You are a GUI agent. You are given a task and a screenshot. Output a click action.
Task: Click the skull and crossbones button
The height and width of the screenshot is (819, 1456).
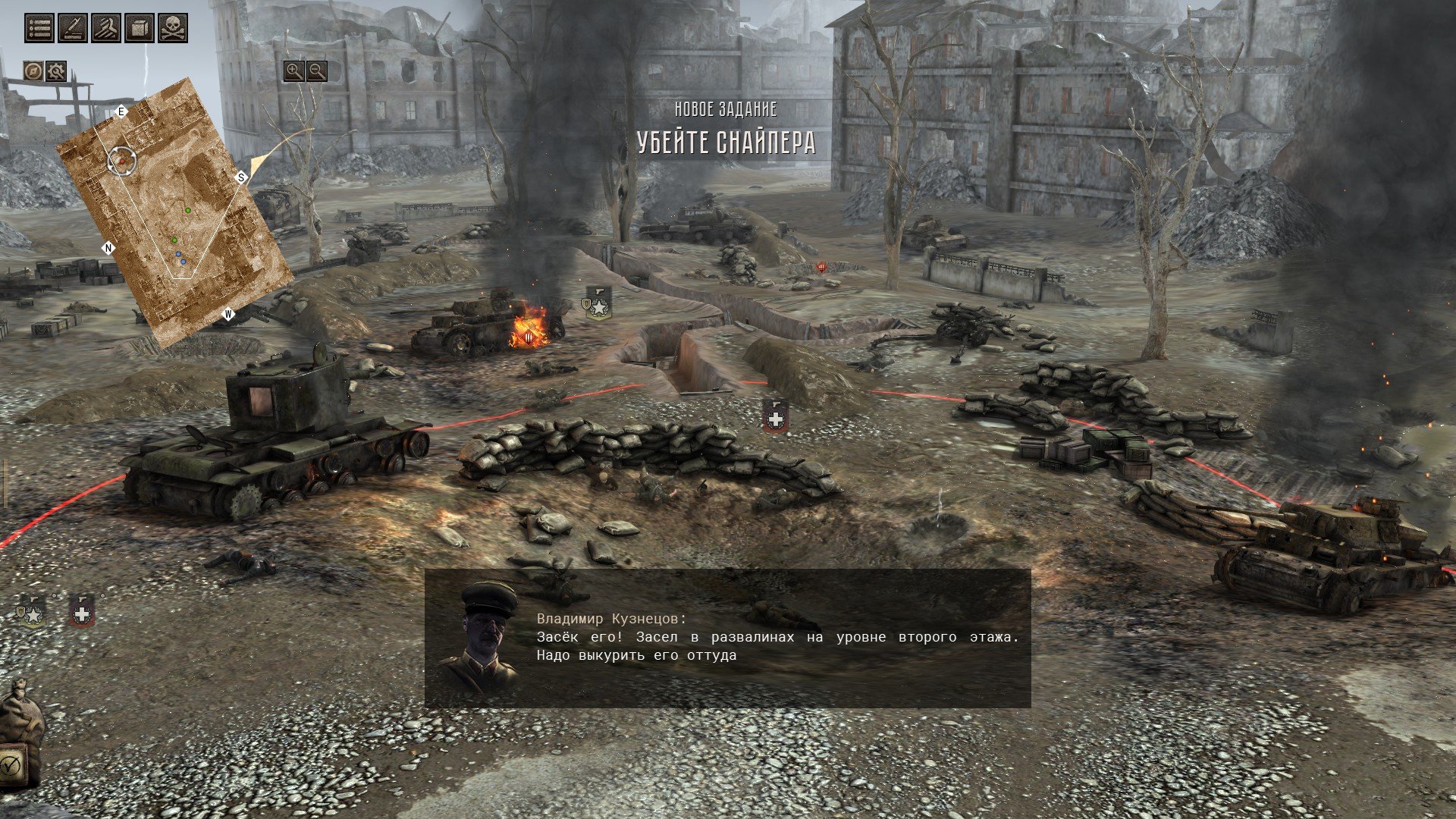(173, 28)
